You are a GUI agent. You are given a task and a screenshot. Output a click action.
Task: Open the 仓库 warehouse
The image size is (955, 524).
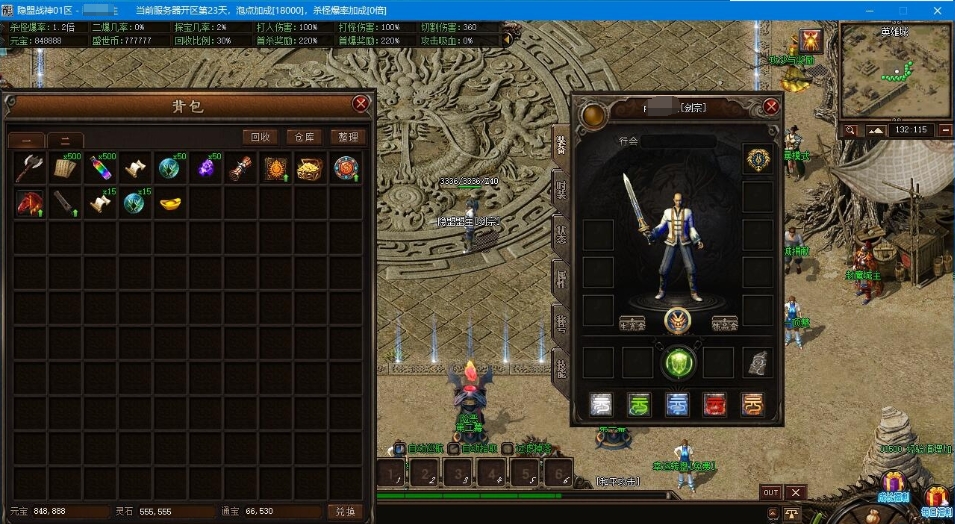pyautogui.click(x=303, y=137)
